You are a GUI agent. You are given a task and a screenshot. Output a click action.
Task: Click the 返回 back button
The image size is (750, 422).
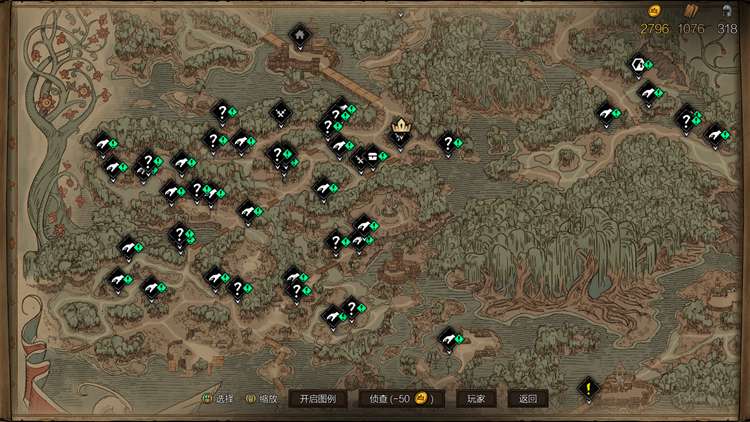527,398
